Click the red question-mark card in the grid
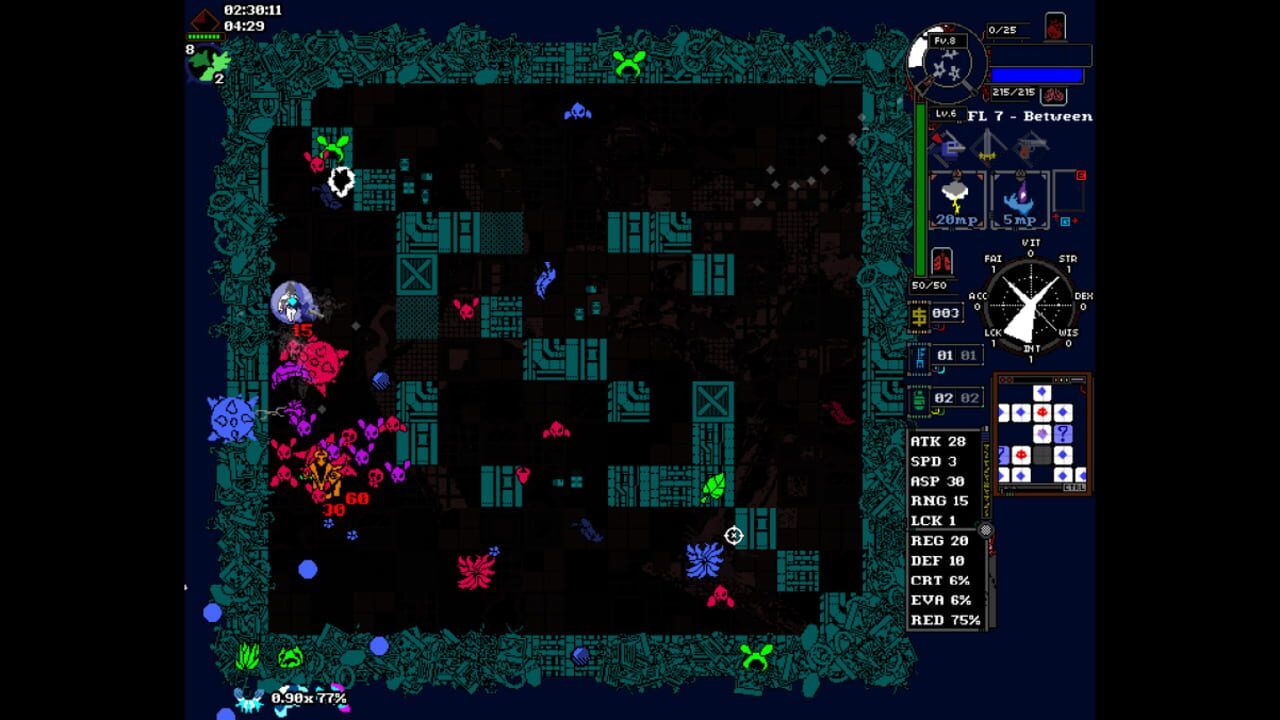The image size is (1280, 720). pos(1063,434)
